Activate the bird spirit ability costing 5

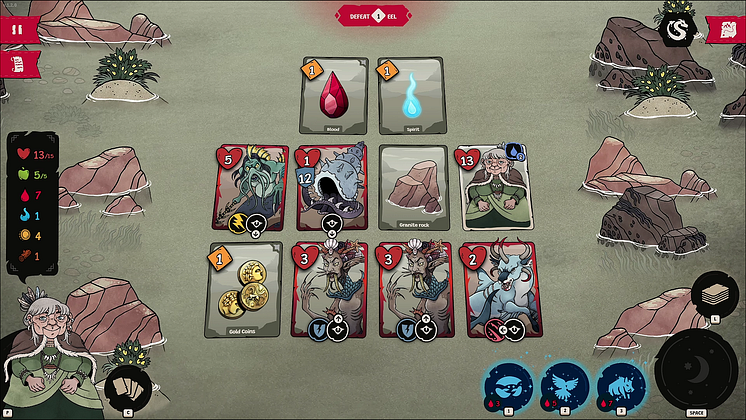pyautogui.click(x=564, y=386)
